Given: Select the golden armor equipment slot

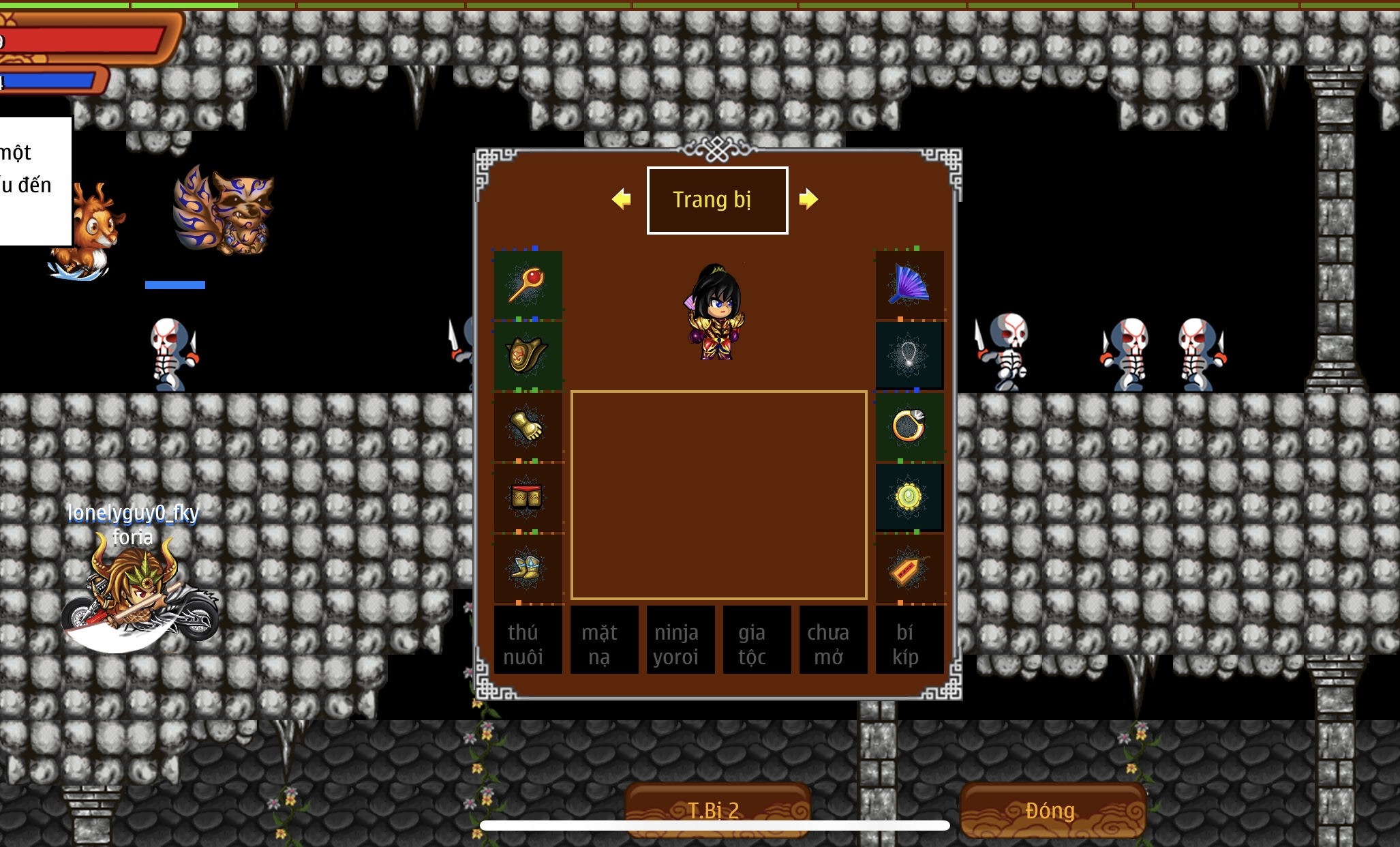Looking at the screenshot, I should coord(528,355).
